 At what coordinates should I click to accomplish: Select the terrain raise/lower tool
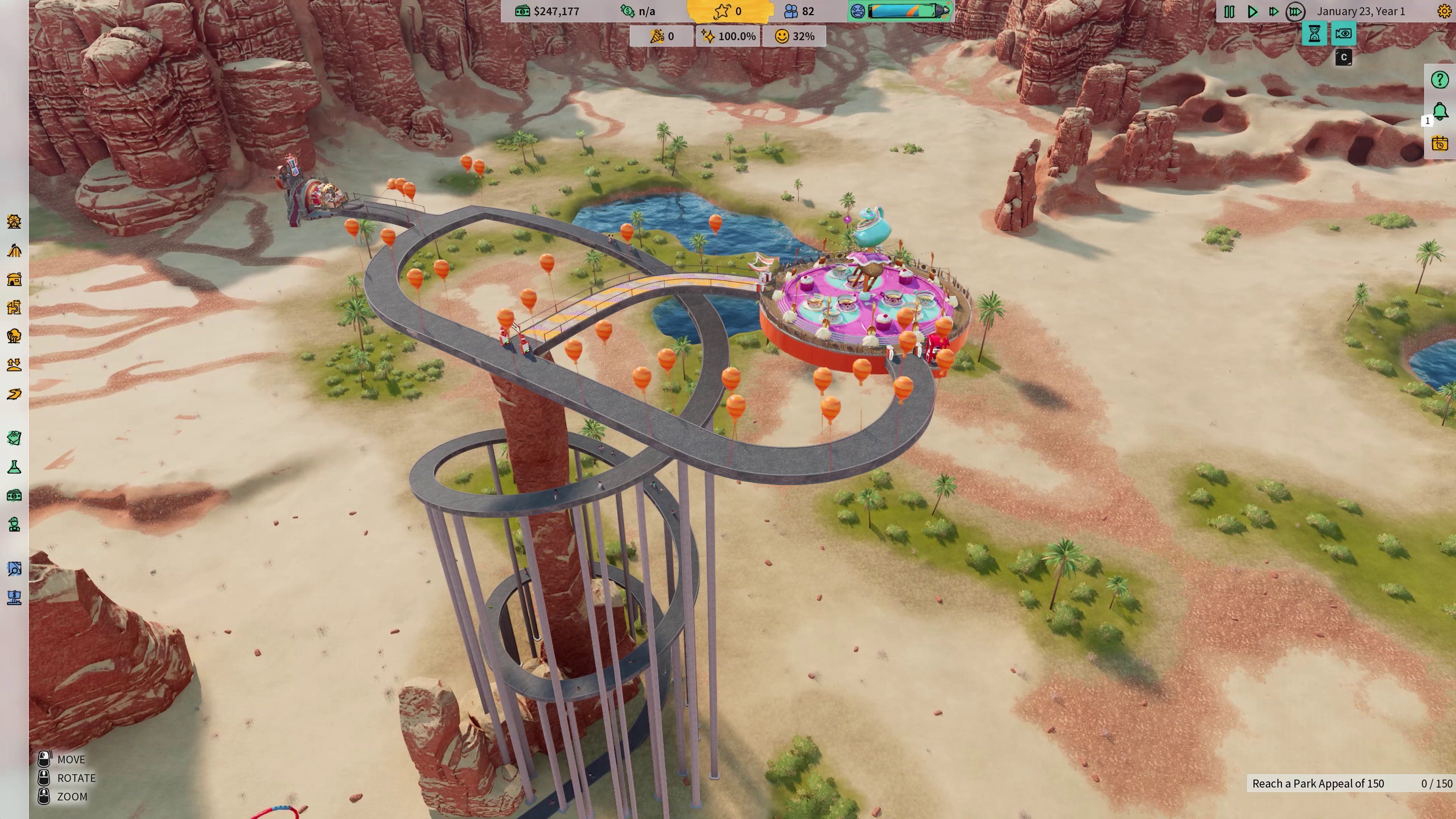(14, 364)
